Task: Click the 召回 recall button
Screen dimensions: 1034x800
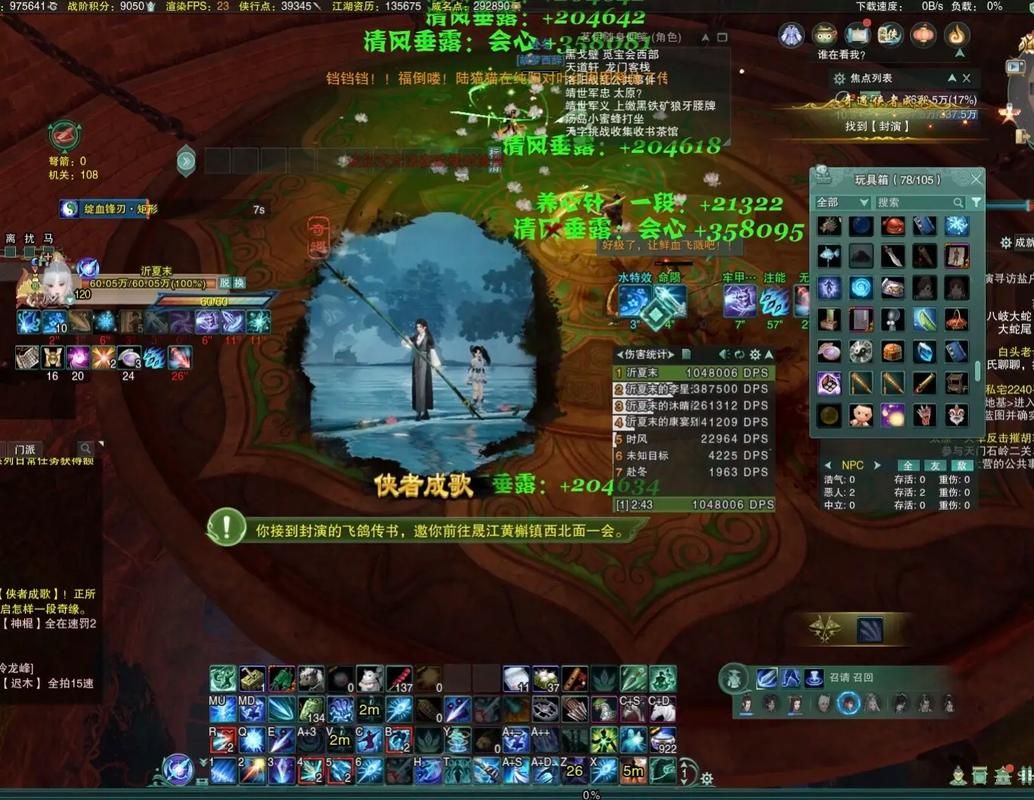Action: pyautogui.click(x=863, y=677)
